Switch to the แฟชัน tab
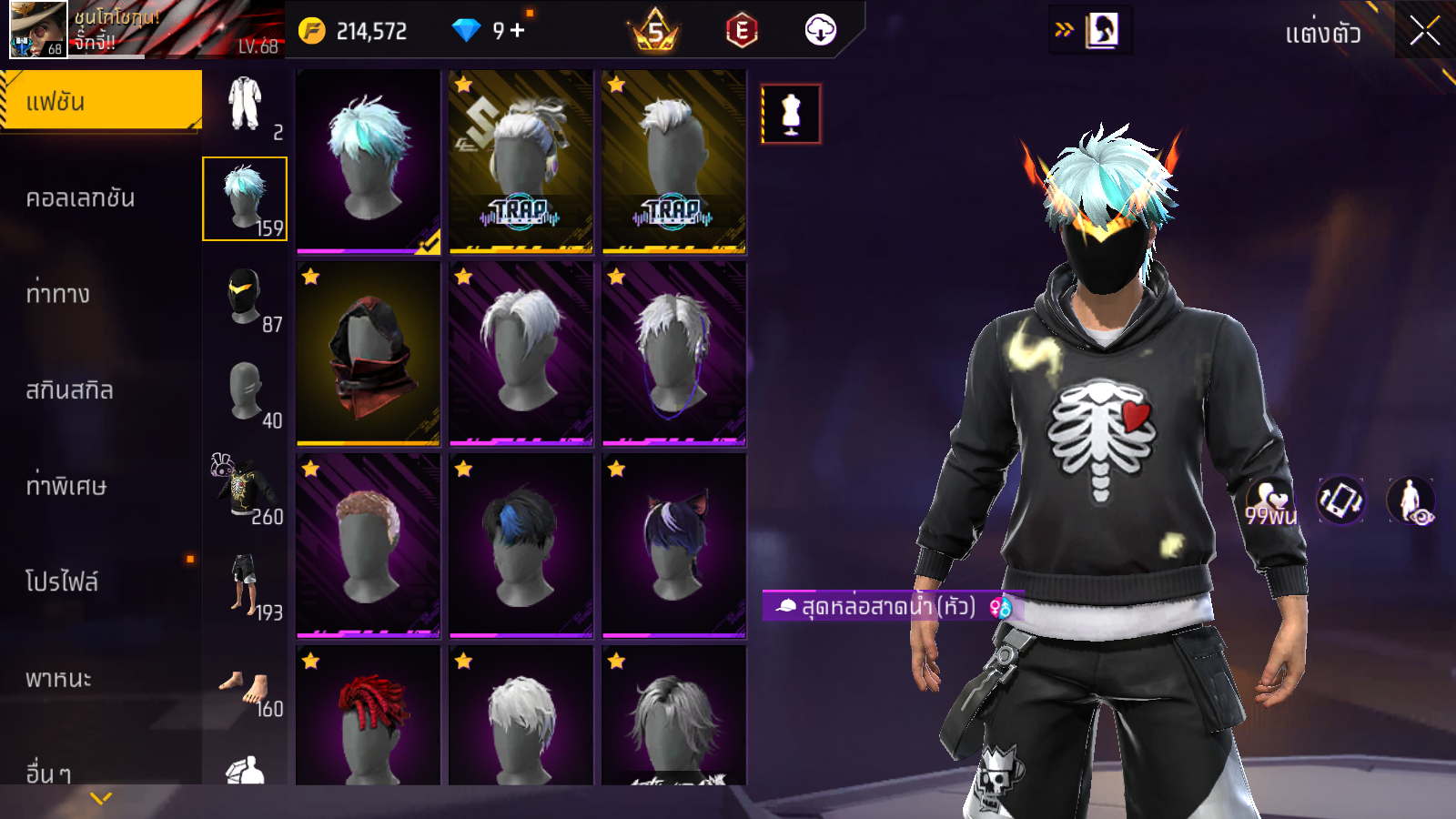This screenshot has width=1456, height=819. click(100, 102)
